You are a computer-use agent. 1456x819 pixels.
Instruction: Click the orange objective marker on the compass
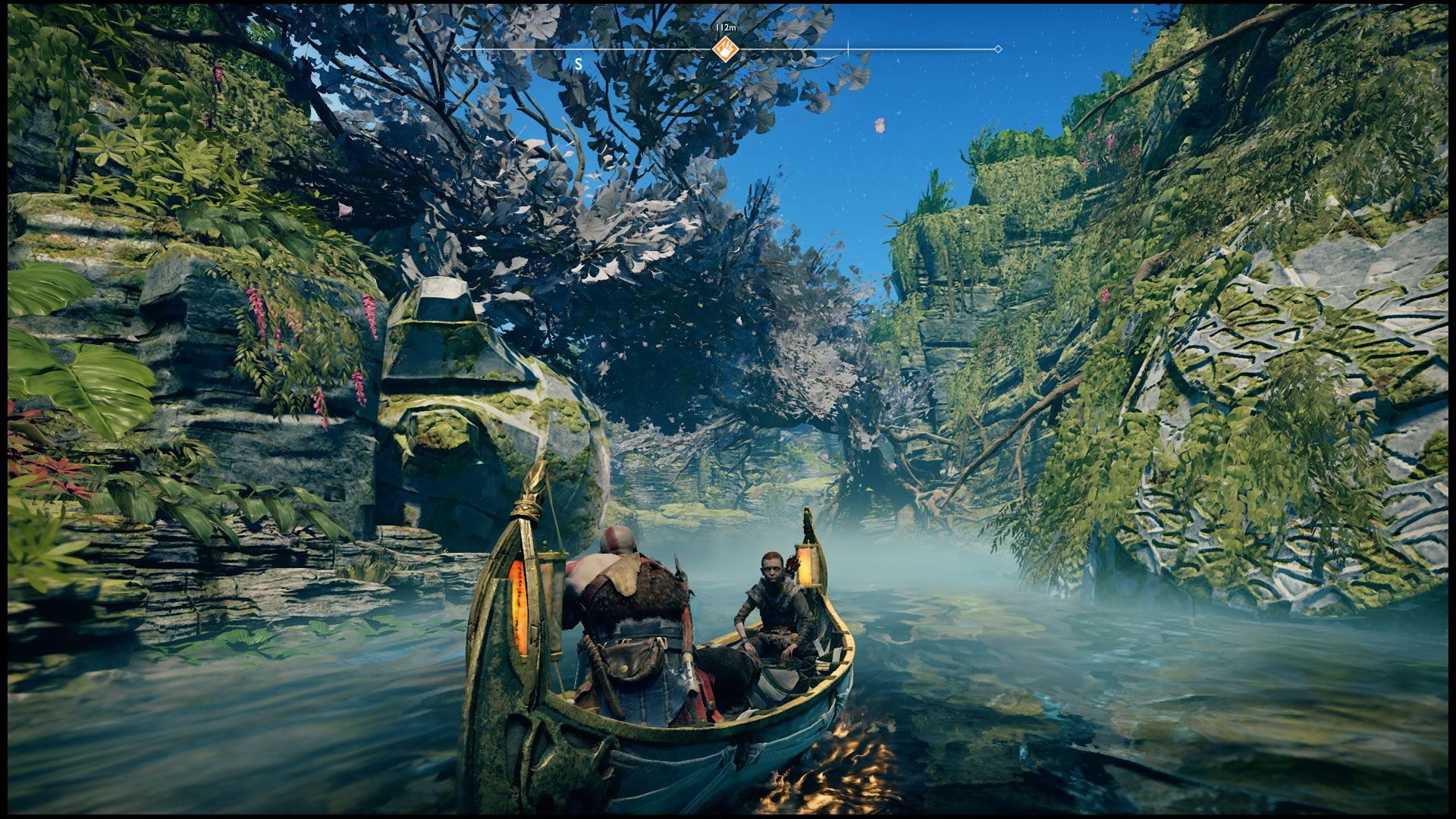pyautogui.click(x=726, y=49)
